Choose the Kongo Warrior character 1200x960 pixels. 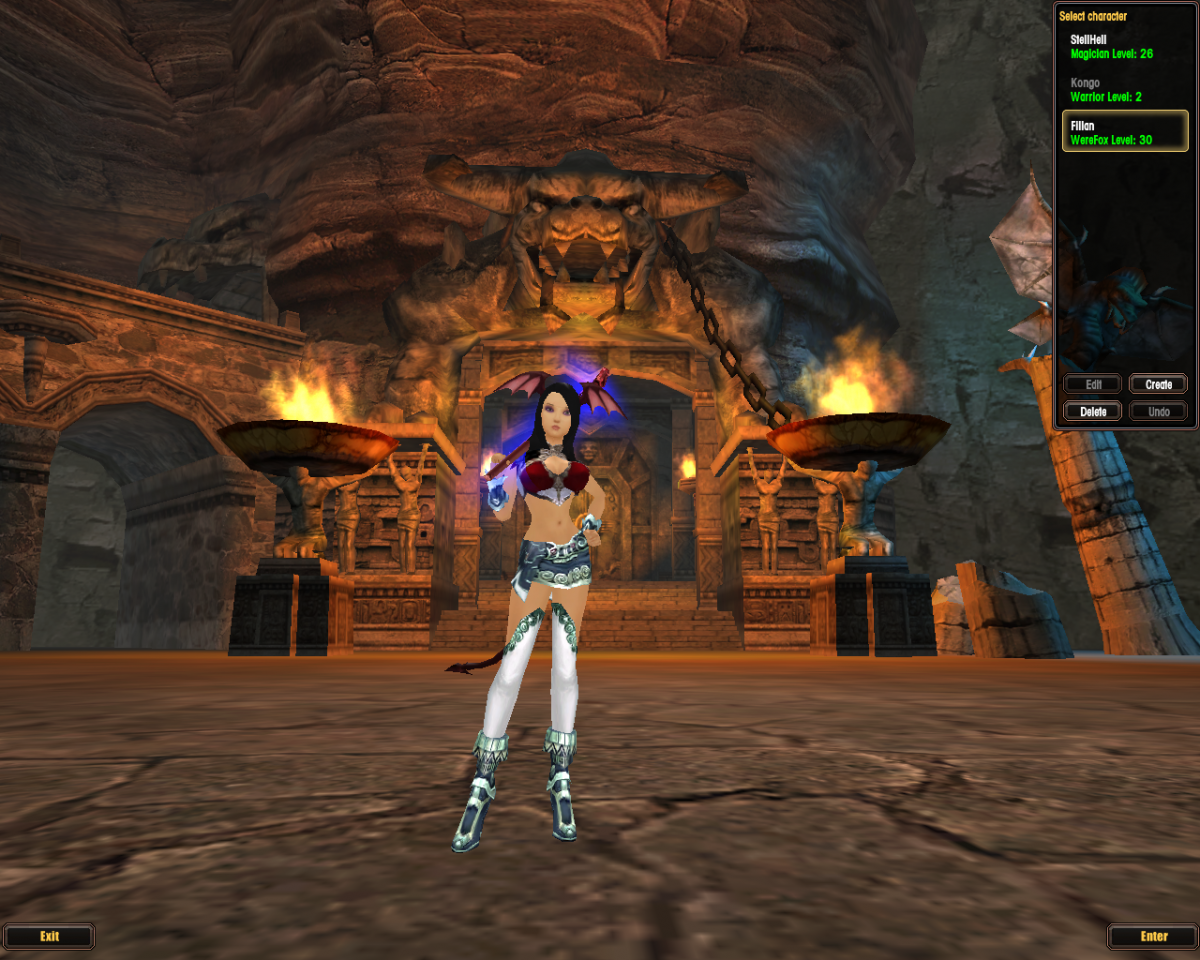click(1124, 90)
